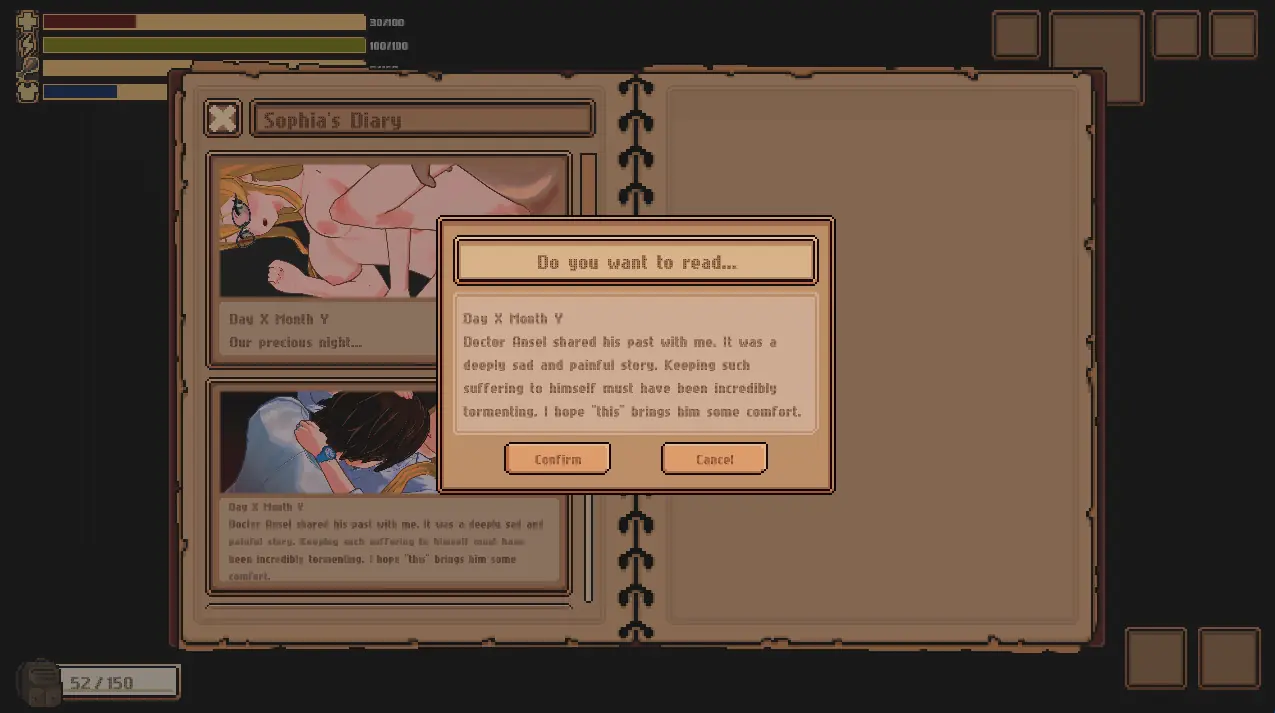Viewport: 1275px width, 713px height.
Task: Confirm reading the diary entry
Action: tap(557, 459)
